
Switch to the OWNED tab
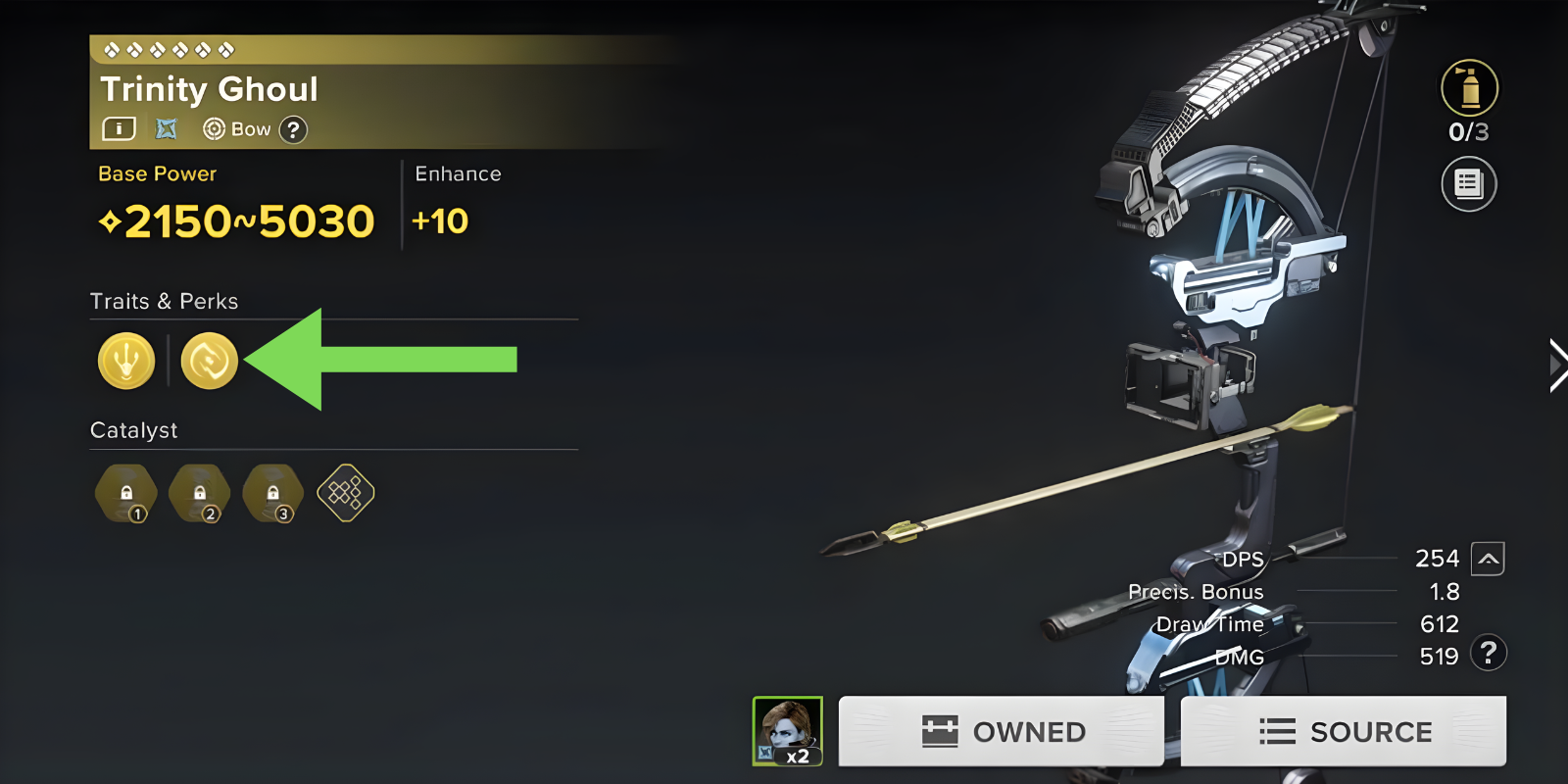(x=1001, y=730)
